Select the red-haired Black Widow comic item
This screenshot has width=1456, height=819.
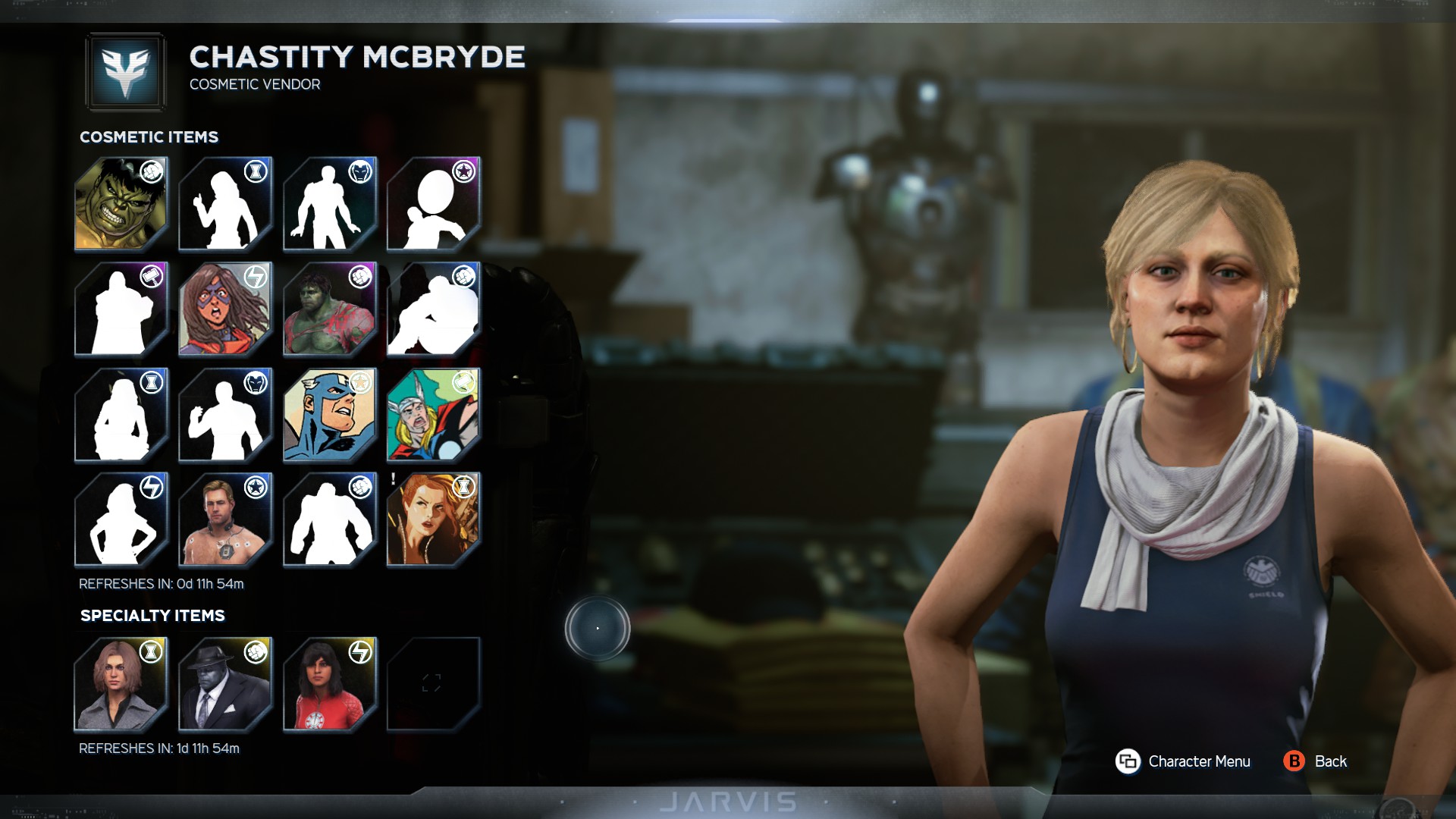pos(433,519)
